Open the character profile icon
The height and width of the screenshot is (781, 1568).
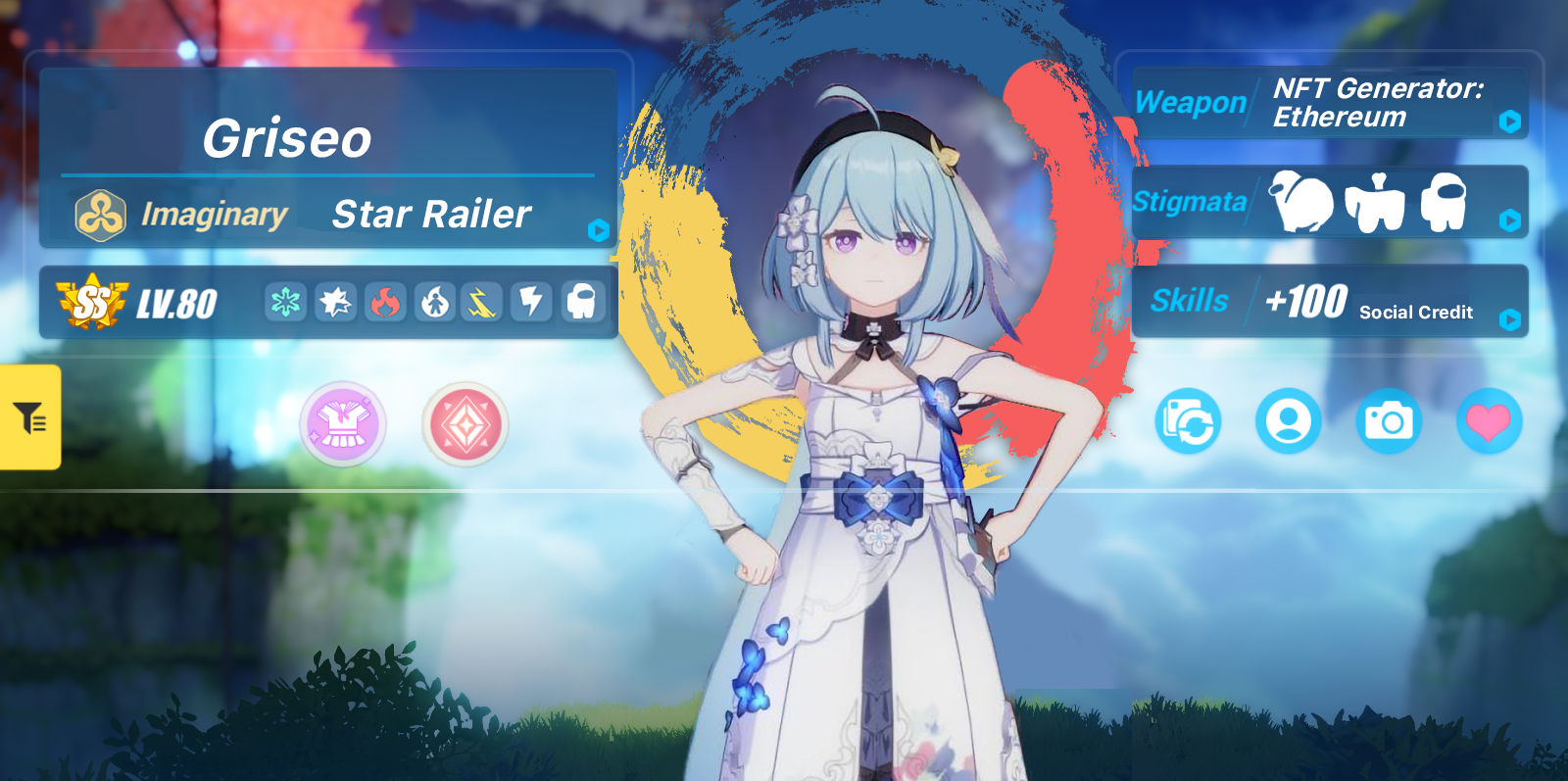[x=1289, y=420]
